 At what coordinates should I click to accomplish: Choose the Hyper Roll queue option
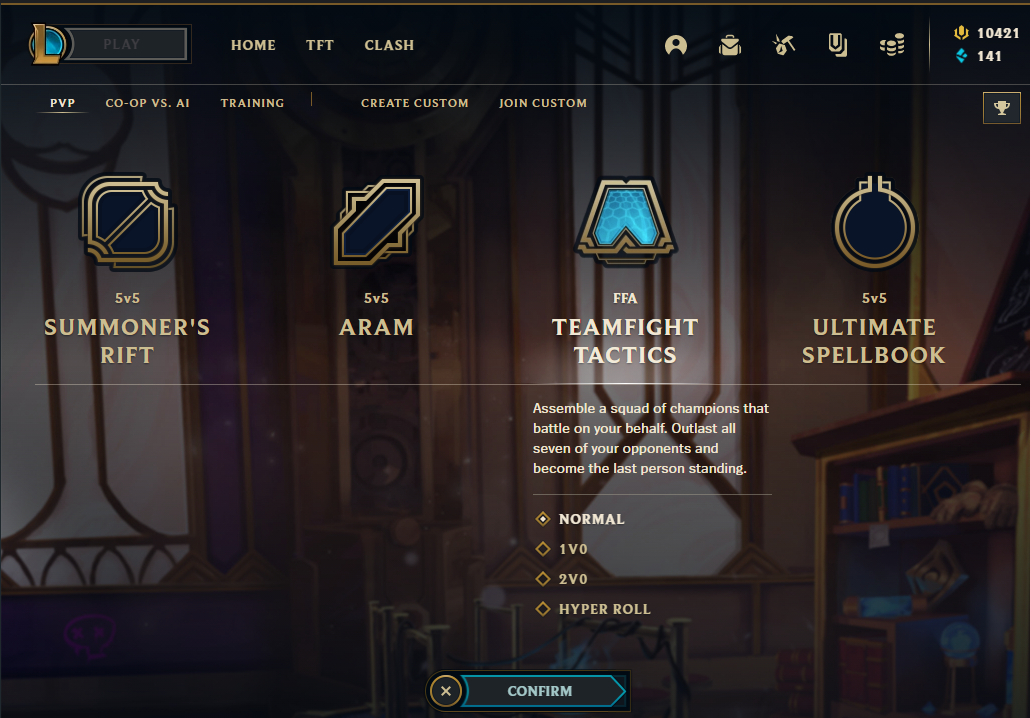tap(604, 609)
